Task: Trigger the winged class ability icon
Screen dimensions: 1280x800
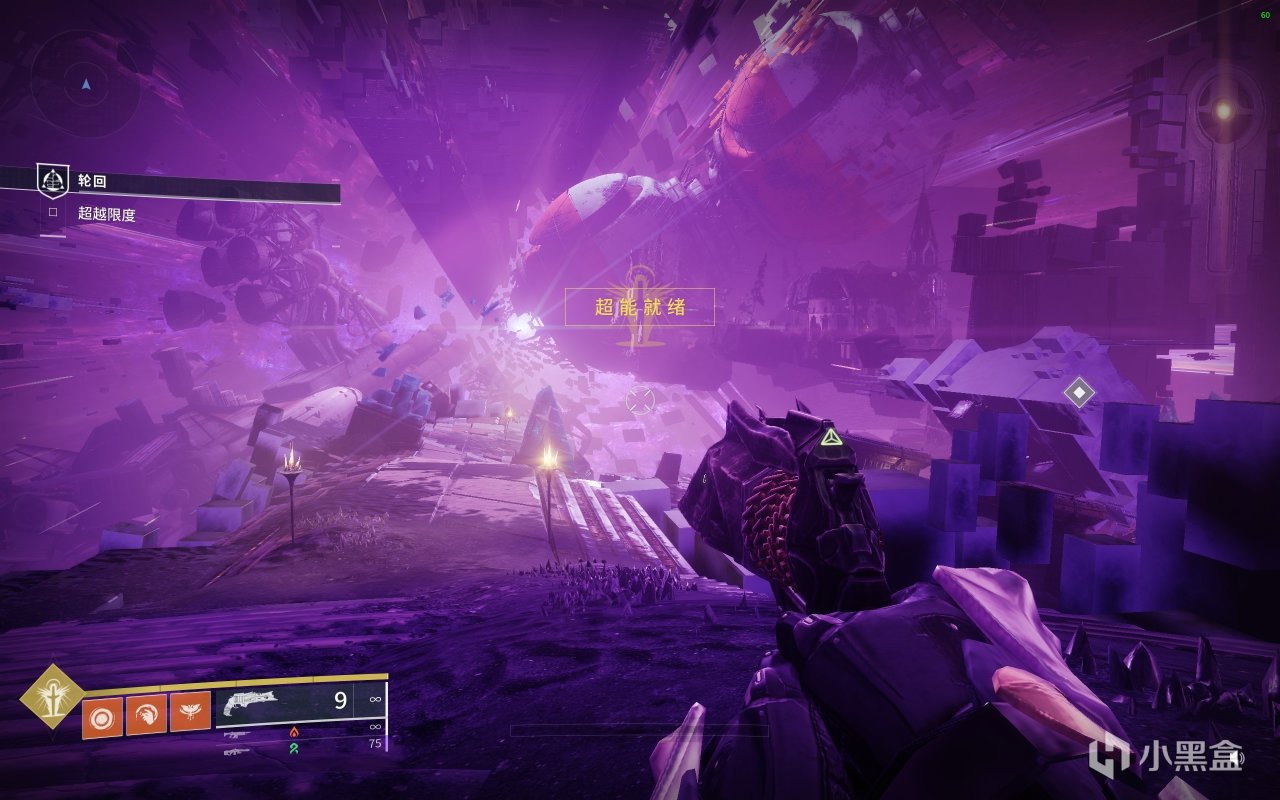Action: point(190,714)
